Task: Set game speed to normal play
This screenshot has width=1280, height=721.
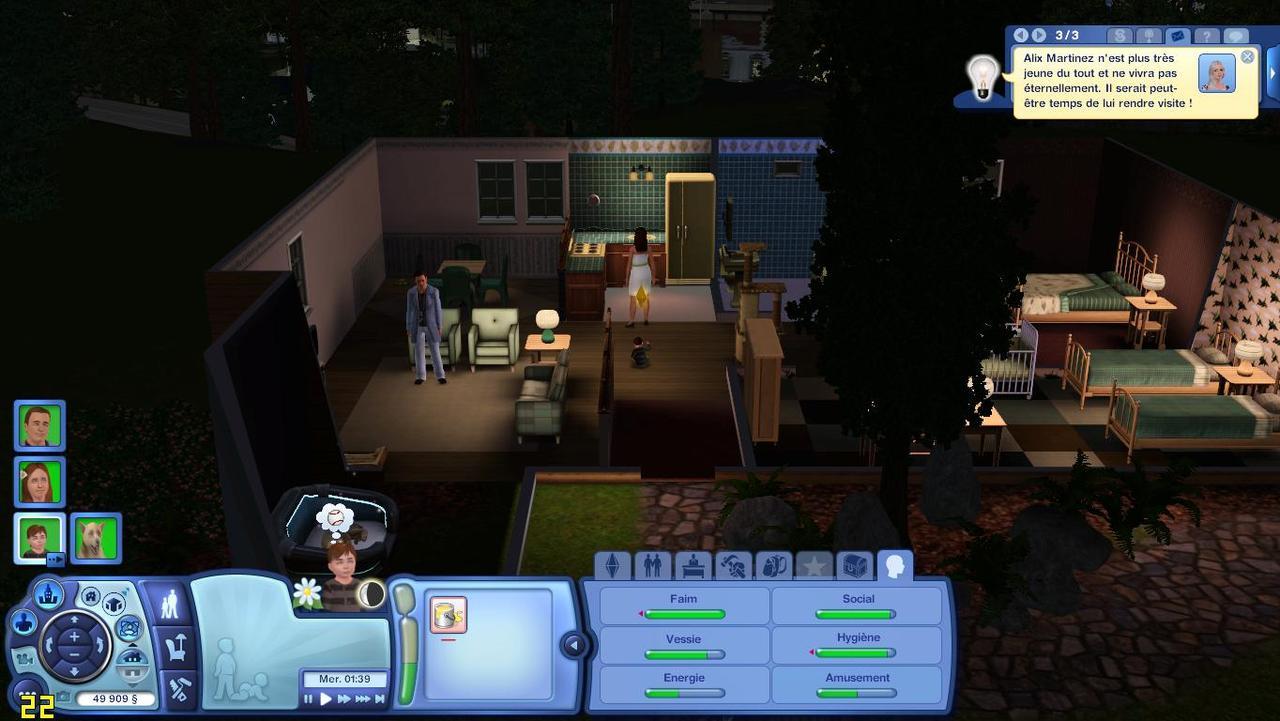Action: tap(325, 699)
